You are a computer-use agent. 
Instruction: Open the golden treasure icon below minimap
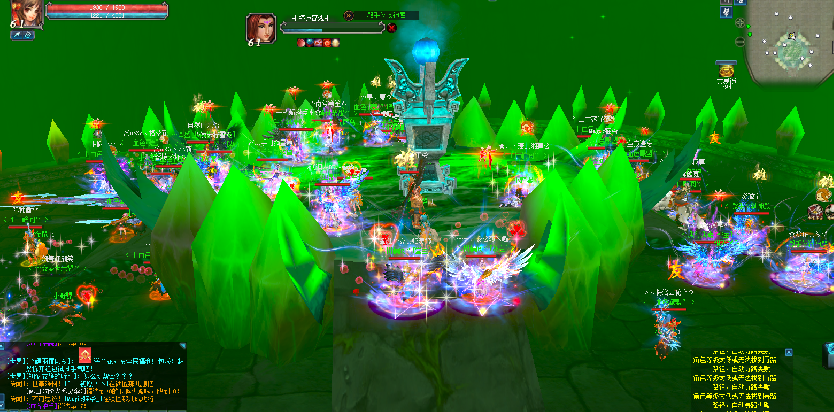pyautogui.click(x=726, y=71)
